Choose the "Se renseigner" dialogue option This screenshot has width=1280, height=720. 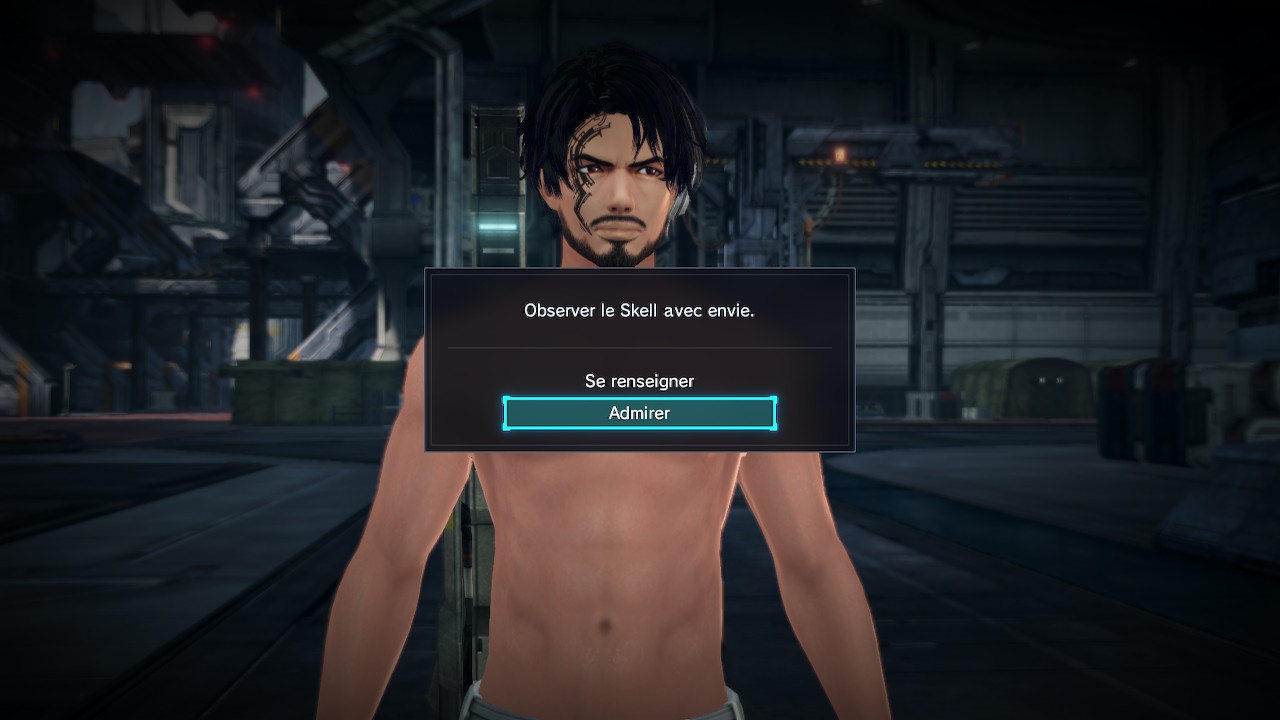coord(639,381)
